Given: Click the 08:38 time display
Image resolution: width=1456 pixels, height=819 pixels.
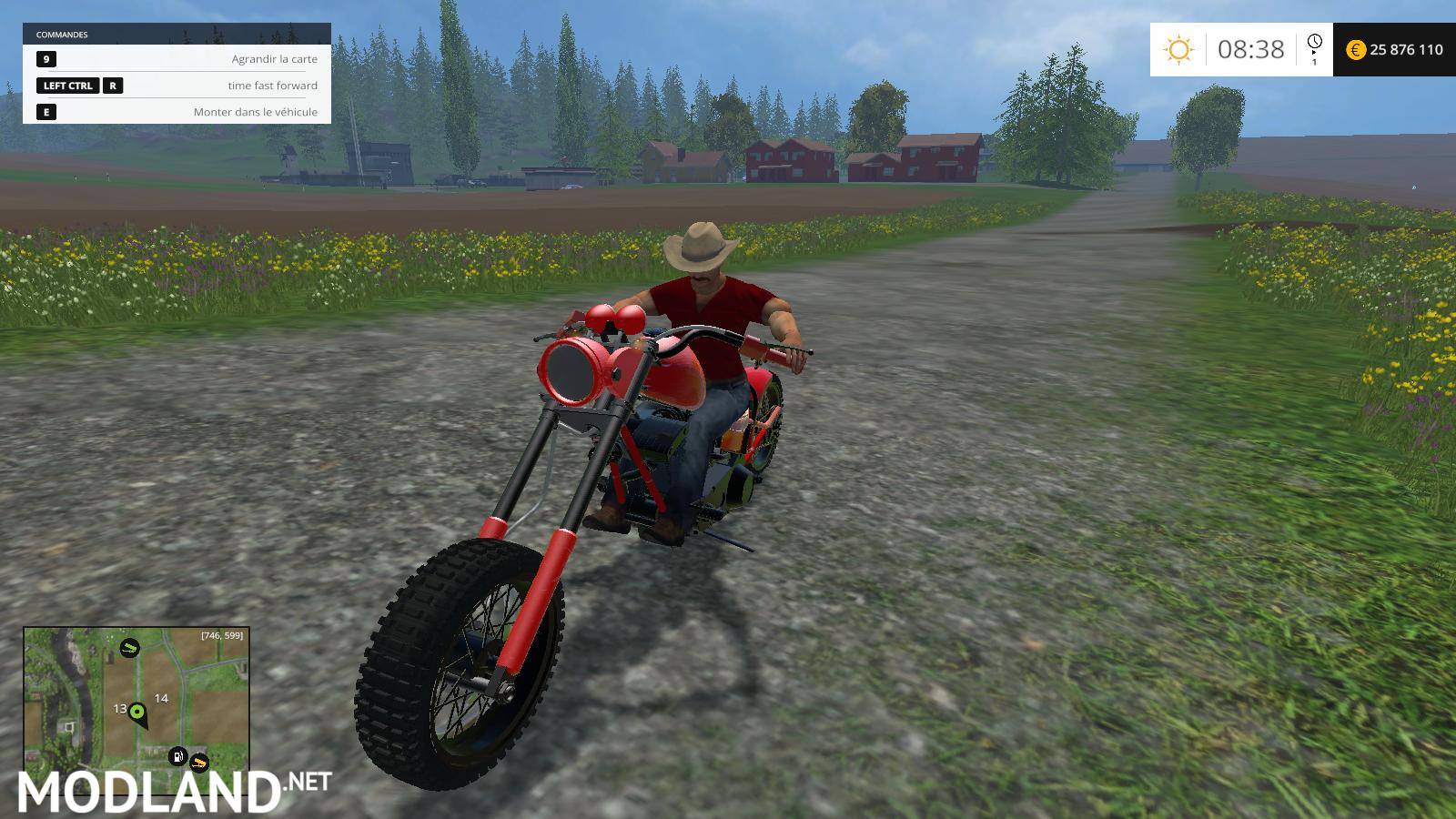Looking at the screenshot, I should pos(1251,48).
